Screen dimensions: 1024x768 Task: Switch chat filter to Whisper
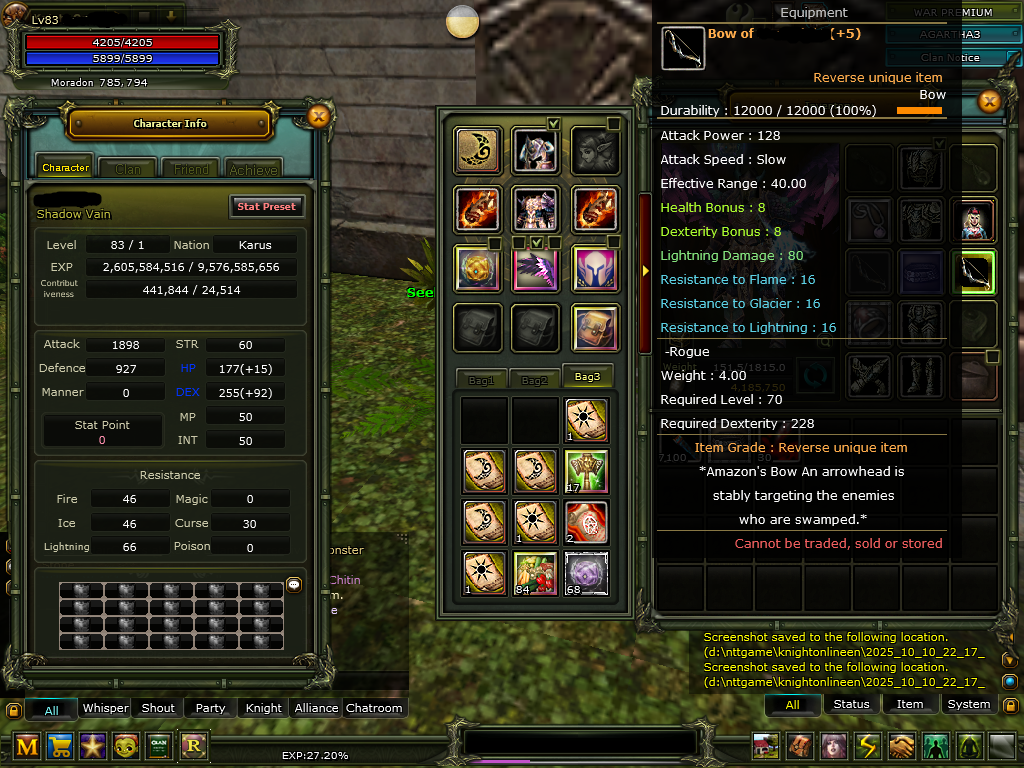click(x=105, y=708)
